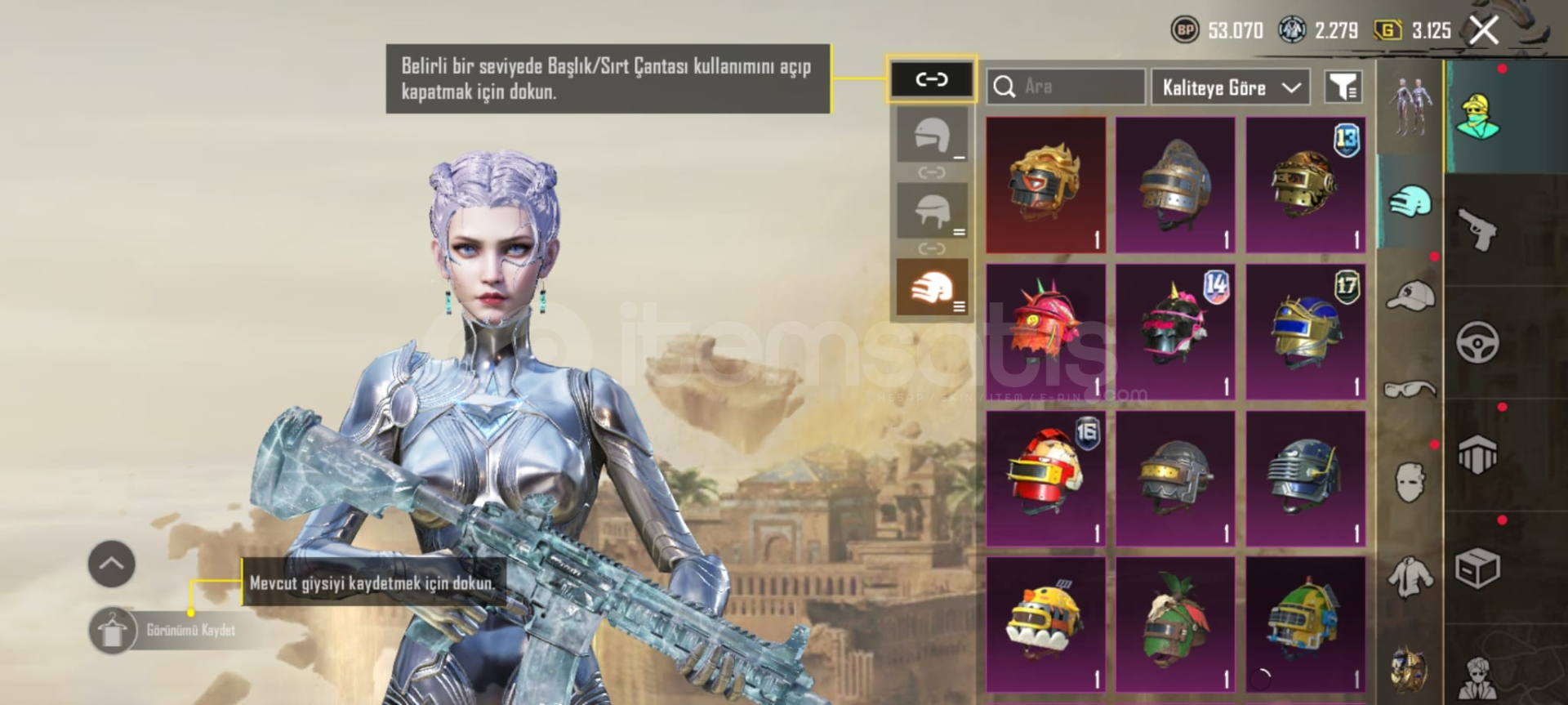Image resolution: width=1568 pixels, height=705 pixels.
Task: Choose the helmet skin with badge 14
Action: [x=1175, y=332]
